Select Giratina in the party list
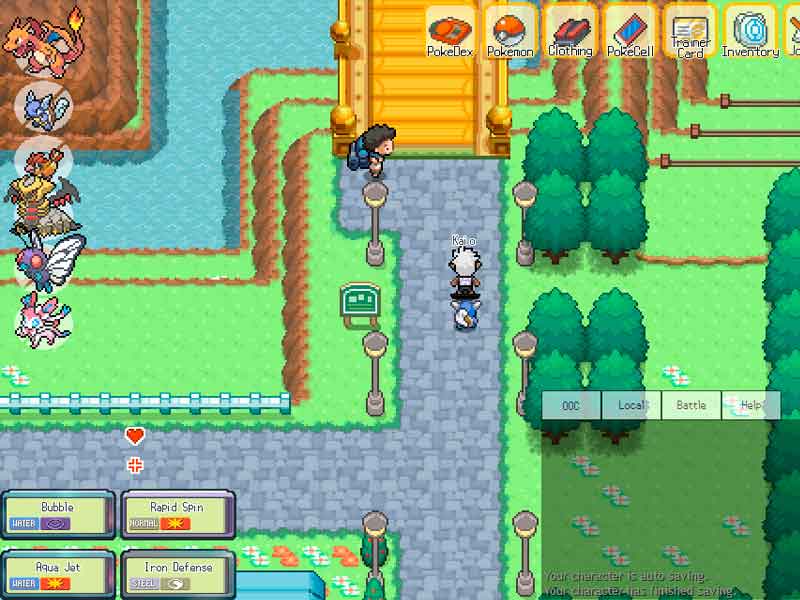Viewport: 800px width, 600px height. (x=42, y=194)
